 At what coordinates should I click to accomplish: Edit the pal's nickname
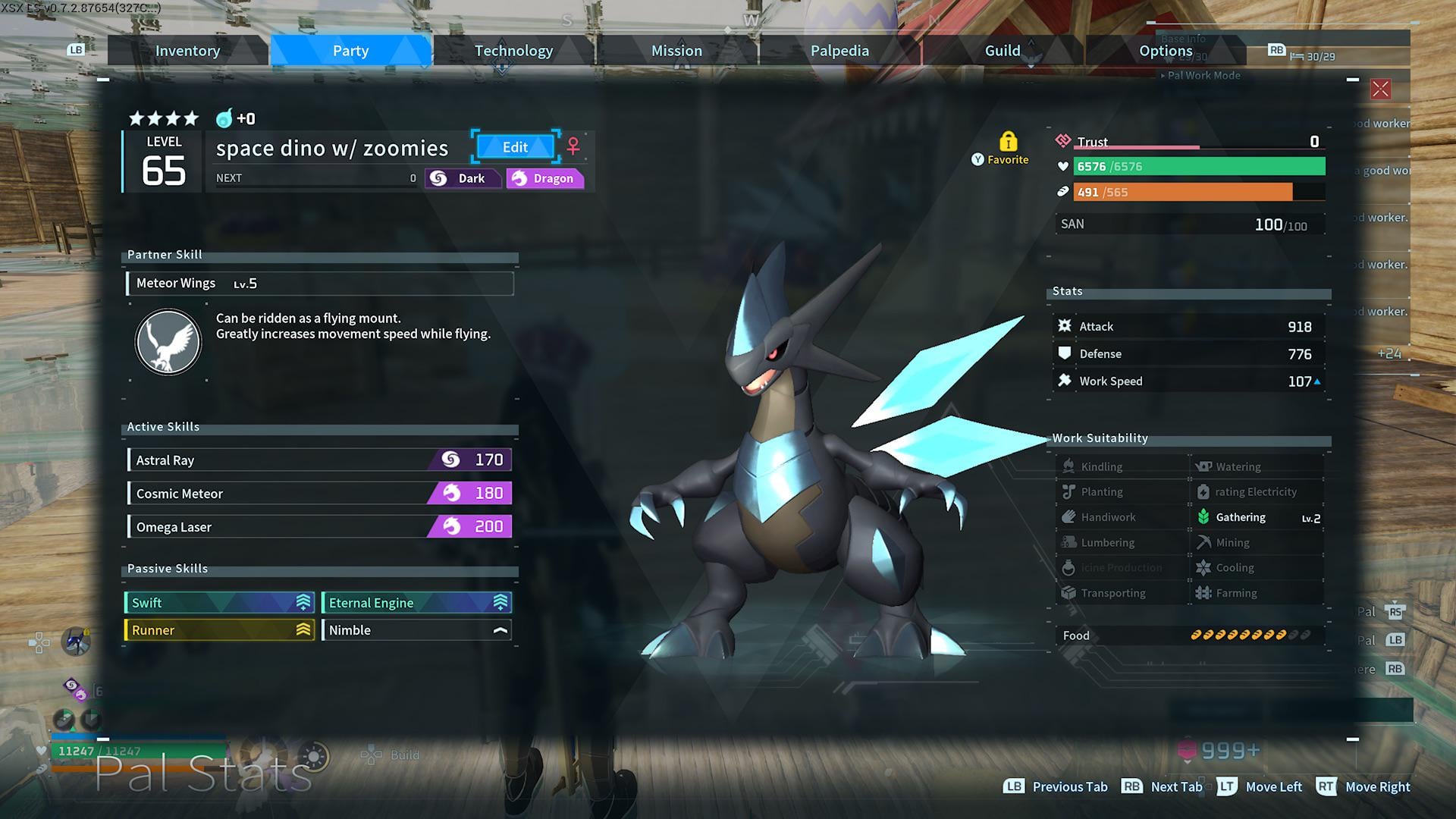[x=515, y=147]
